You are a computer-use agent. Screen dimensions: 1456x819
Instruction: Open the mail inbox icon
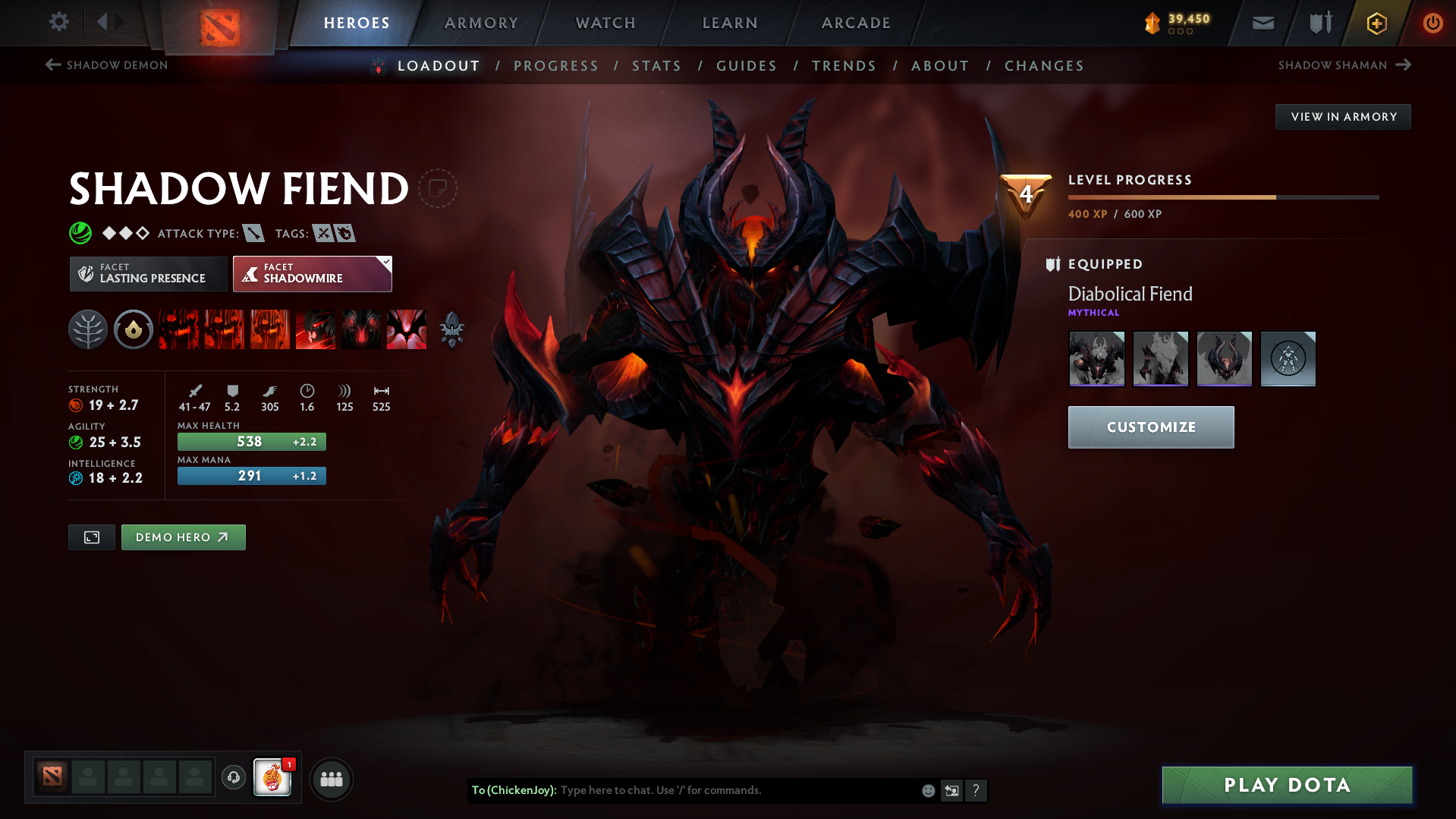tap(1262, 23)
